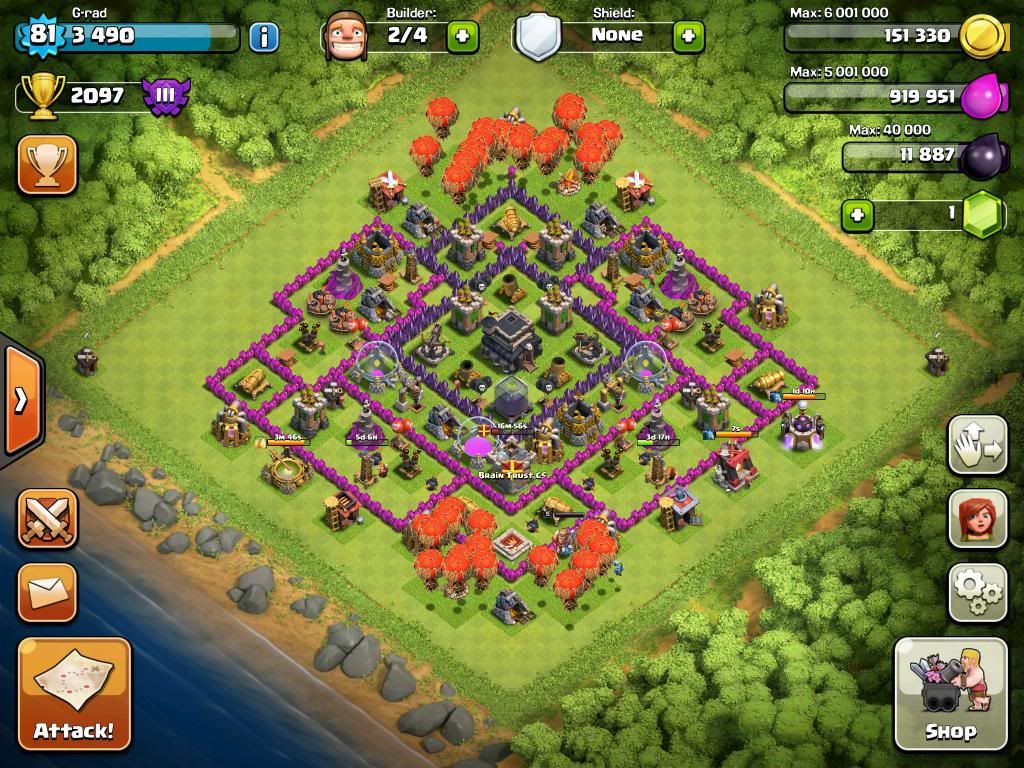
Task: Add a builder with green plus
Action: click(x=462, y=37)
